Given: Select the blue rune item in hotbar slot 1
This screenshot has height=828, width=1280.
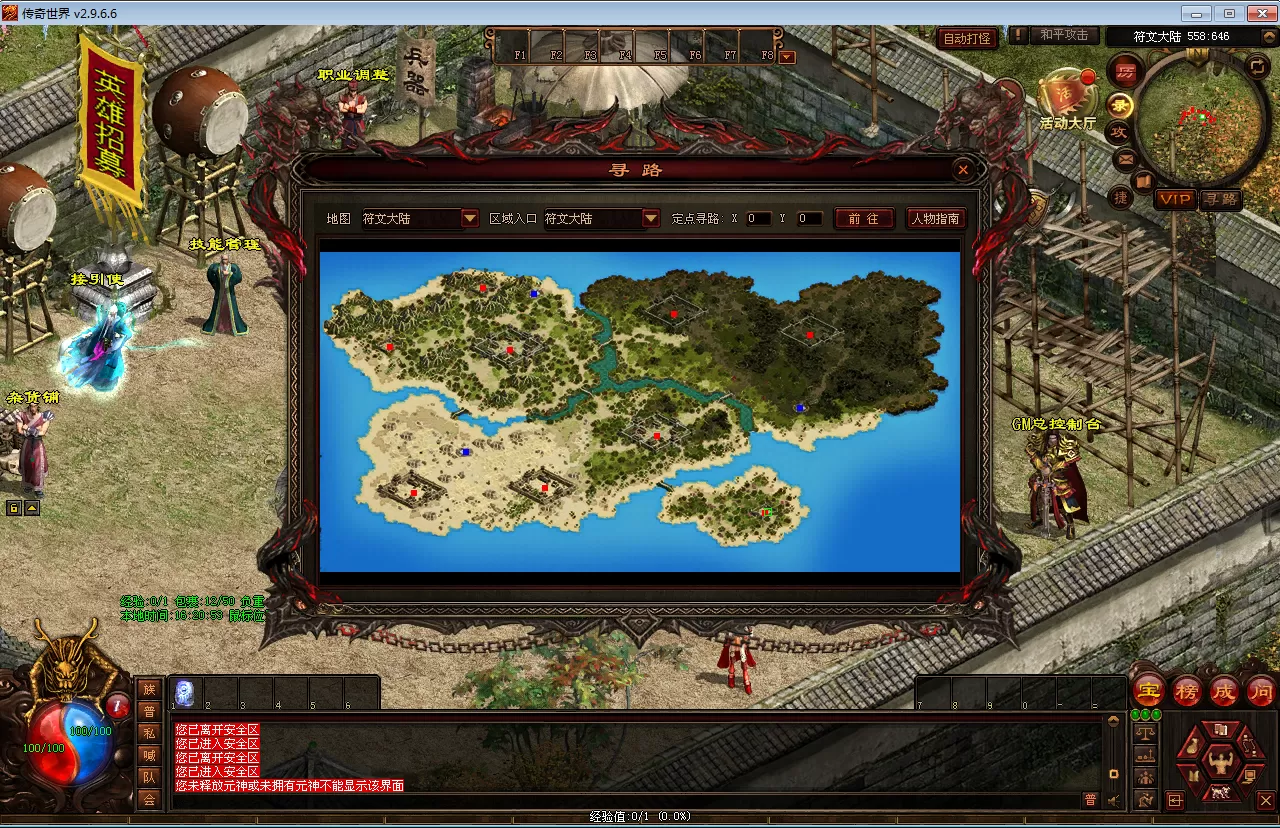Looking at the screenshot, I should click(x=185, y=692).
